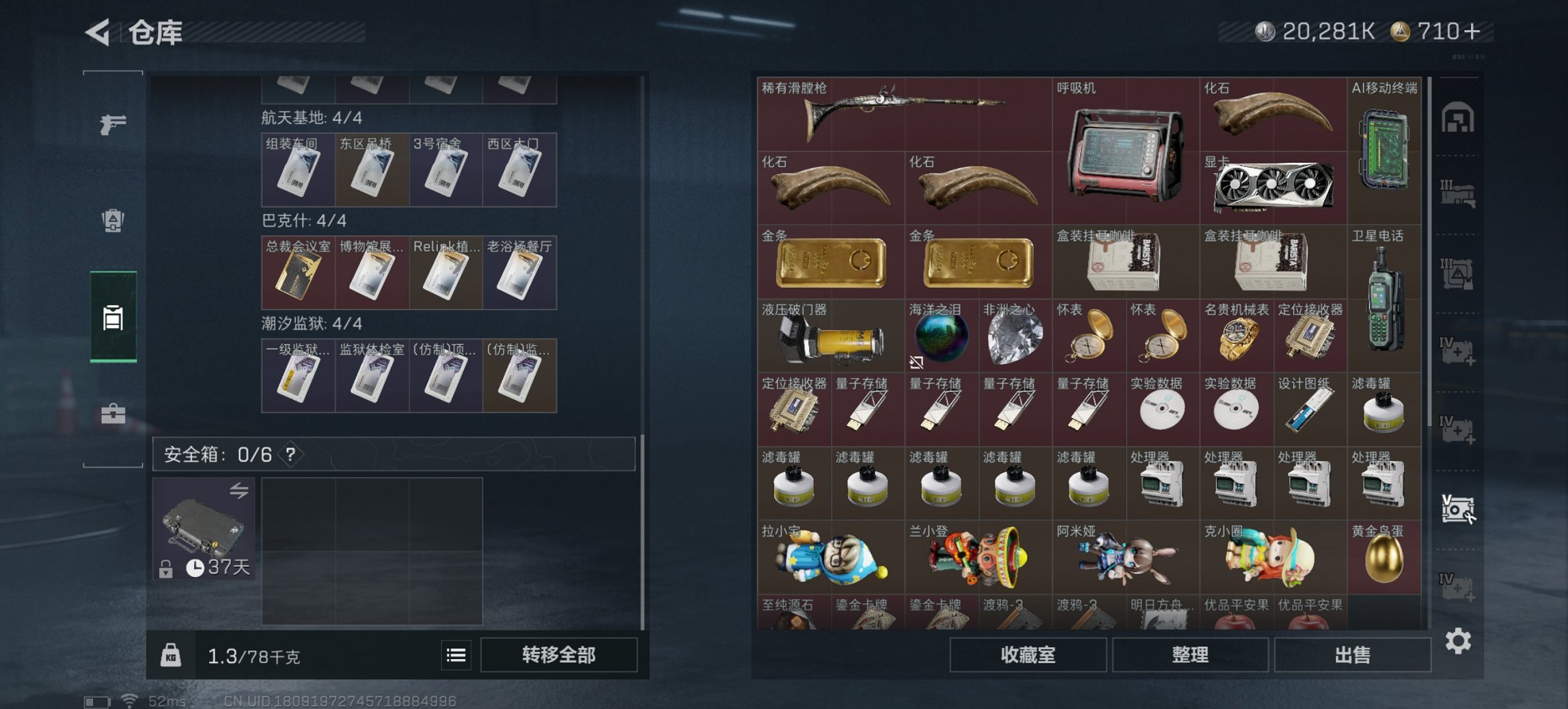Open the briefcase category icon on left sidebar

[113, 414]
